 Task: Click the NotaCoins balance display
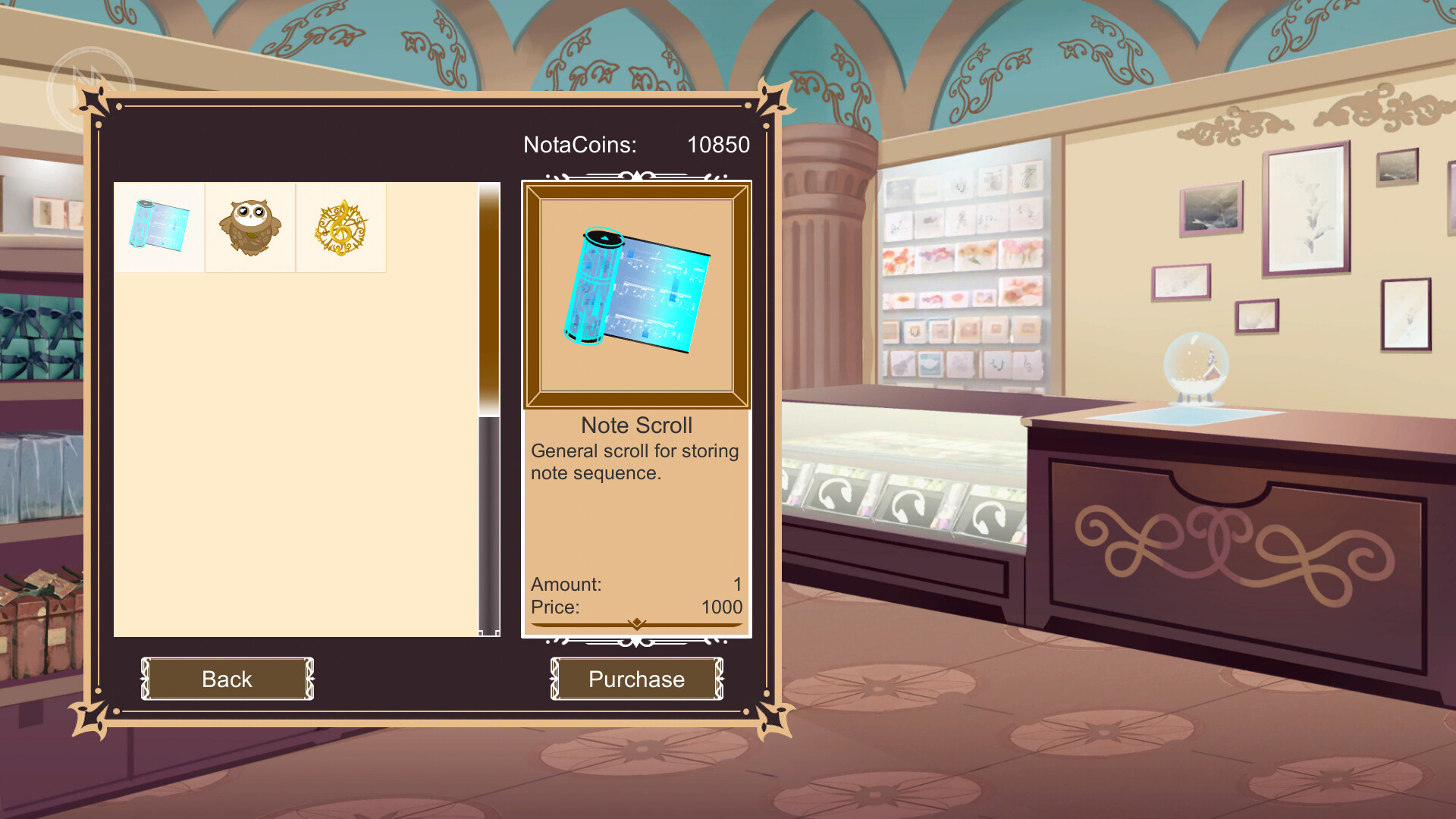(580, 145)
